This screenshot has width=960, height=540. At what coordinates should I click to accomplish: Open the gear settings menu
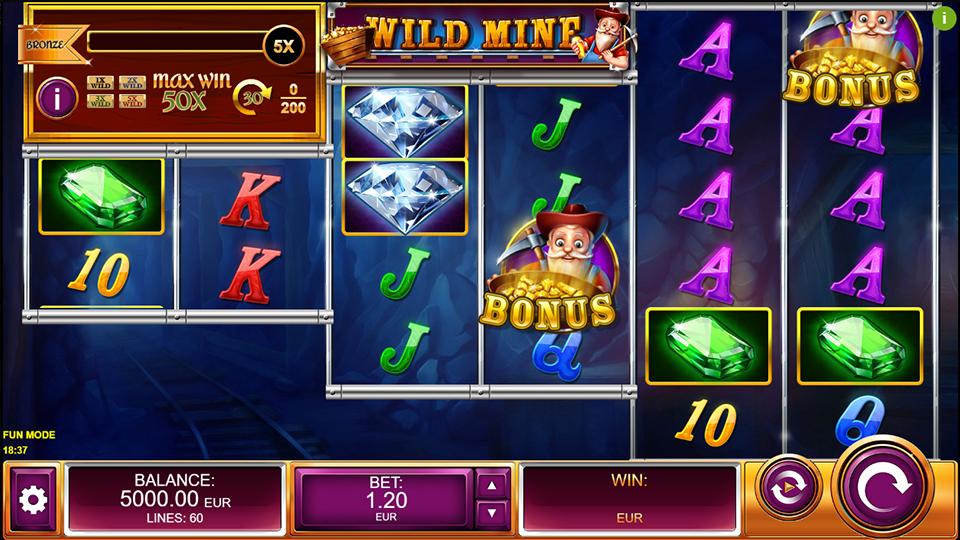[33, 499]
